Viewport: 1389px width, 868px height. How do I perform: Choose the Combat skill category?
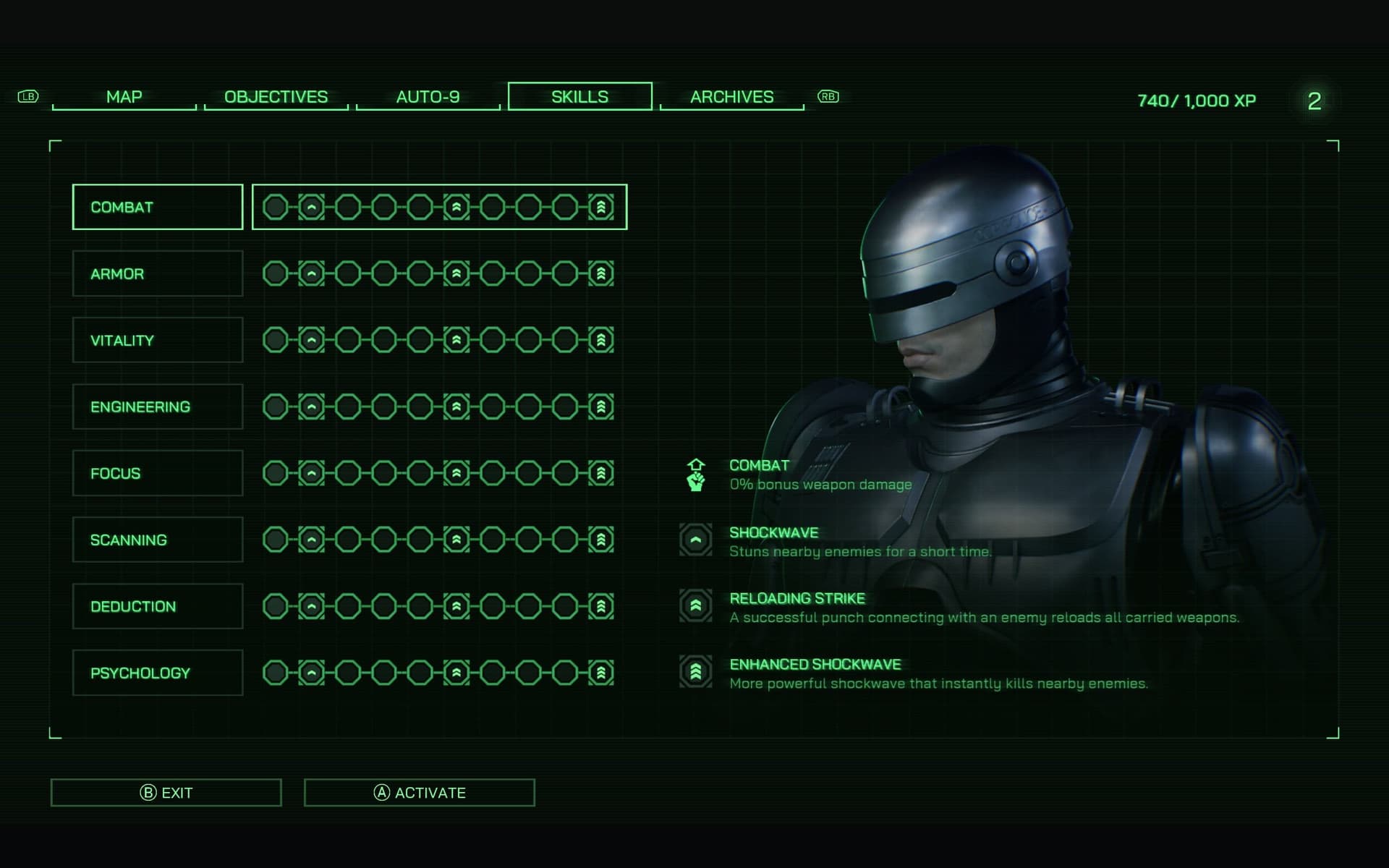tap(158, 208)
